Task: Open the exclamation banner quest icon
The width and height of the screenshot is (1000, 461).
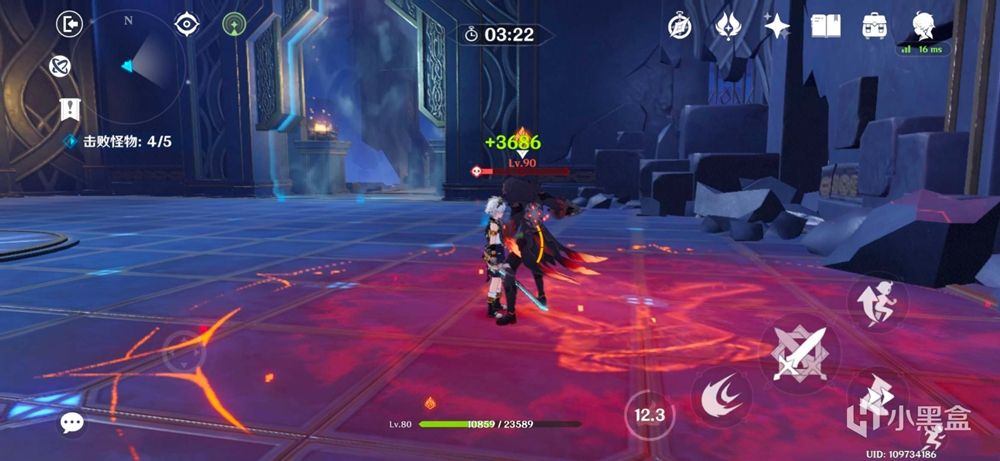Action: pos(69,108)
